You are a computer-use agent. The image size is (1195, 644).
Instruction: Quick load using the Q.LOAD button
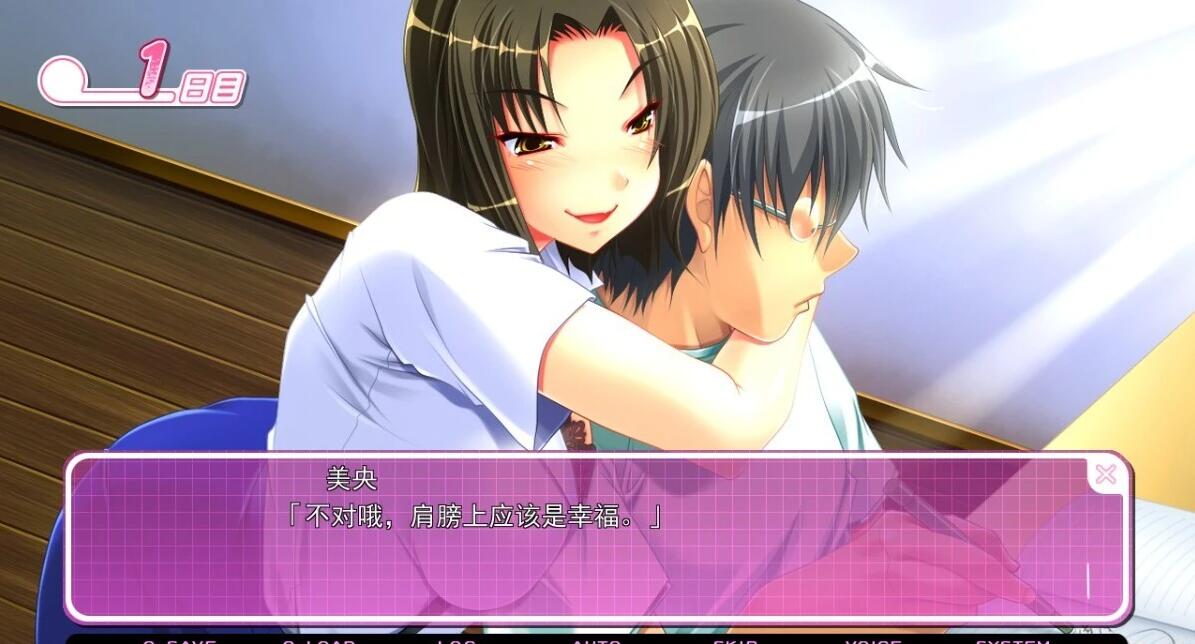click(318, 640)
